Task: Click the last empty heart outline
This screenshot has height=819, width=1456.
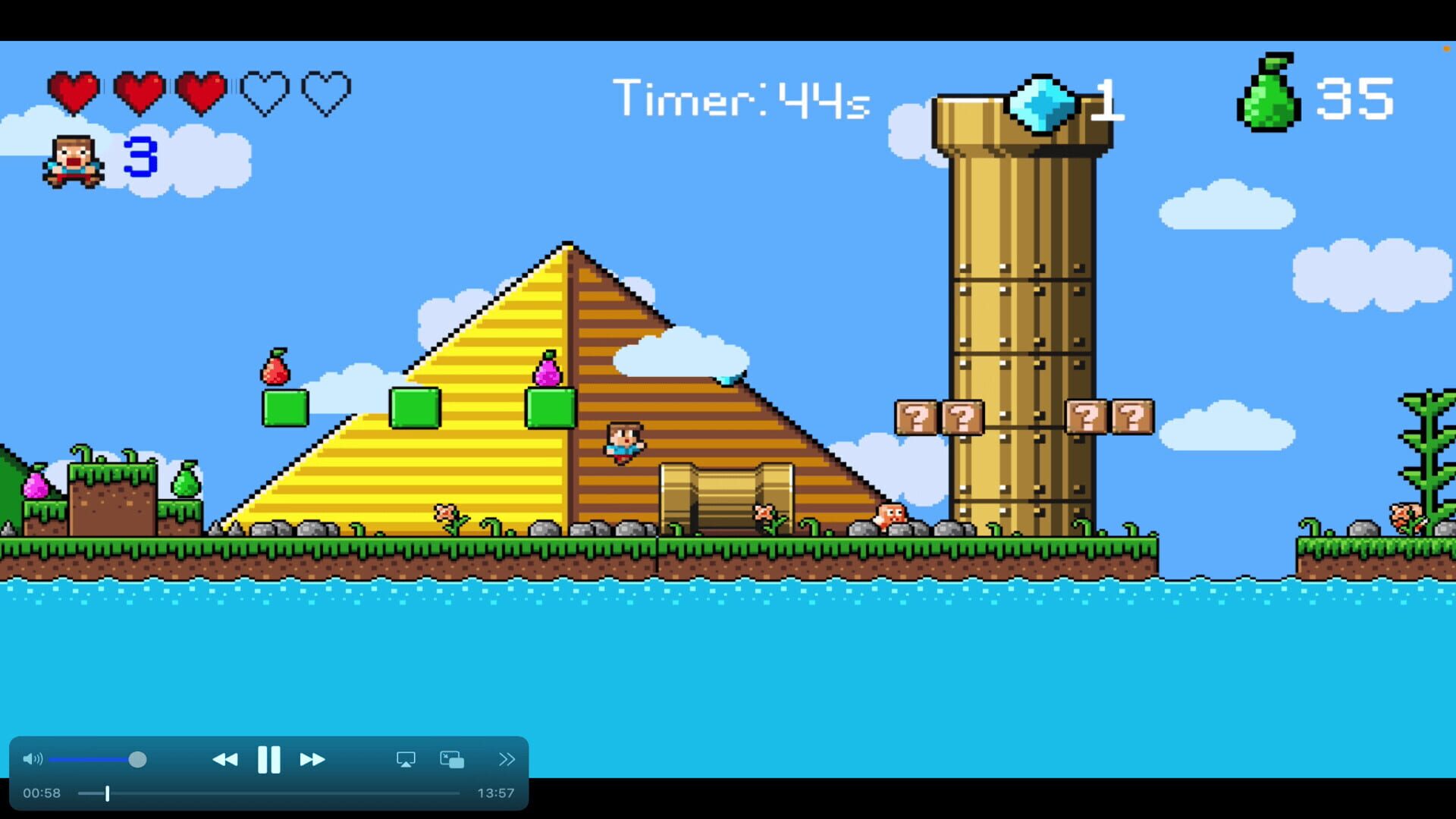Action: (326, 91)
